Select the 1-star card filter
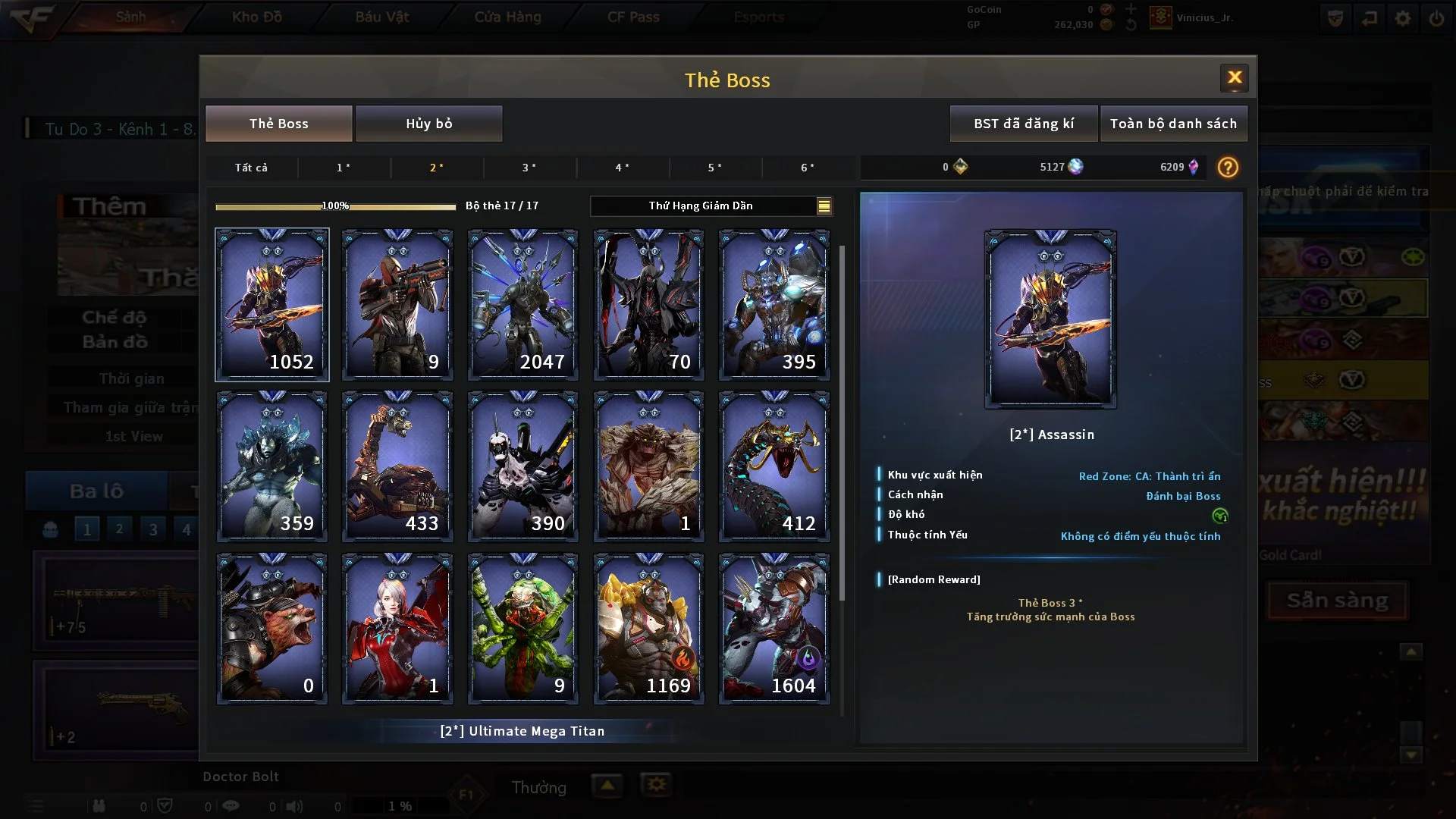Image resolution: width=1456 pixels, height=819 pixels. (x=344, y=168)
